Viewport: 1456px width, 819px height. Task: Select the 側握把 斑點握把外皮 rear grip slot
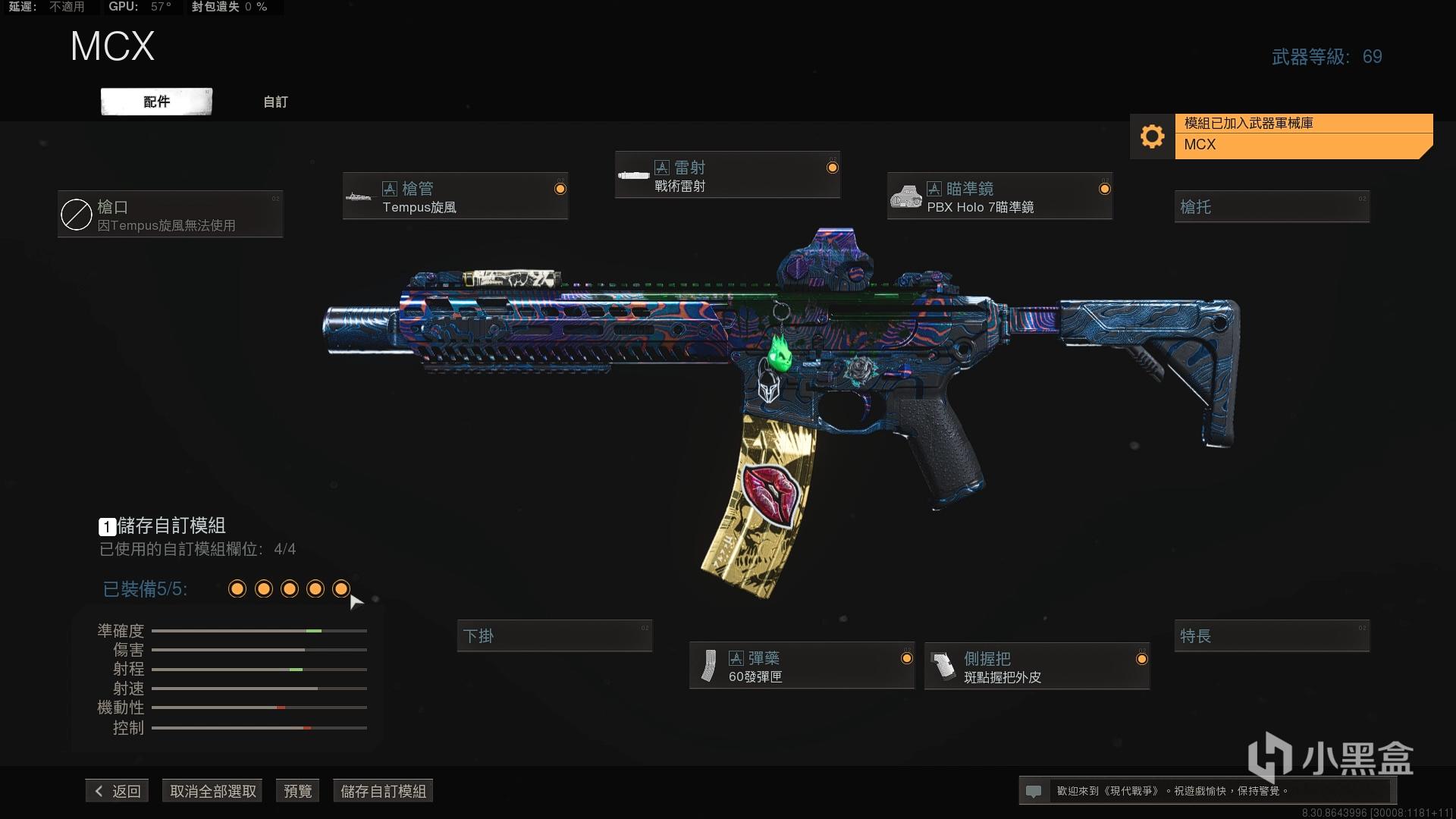tap(1037, 667)
